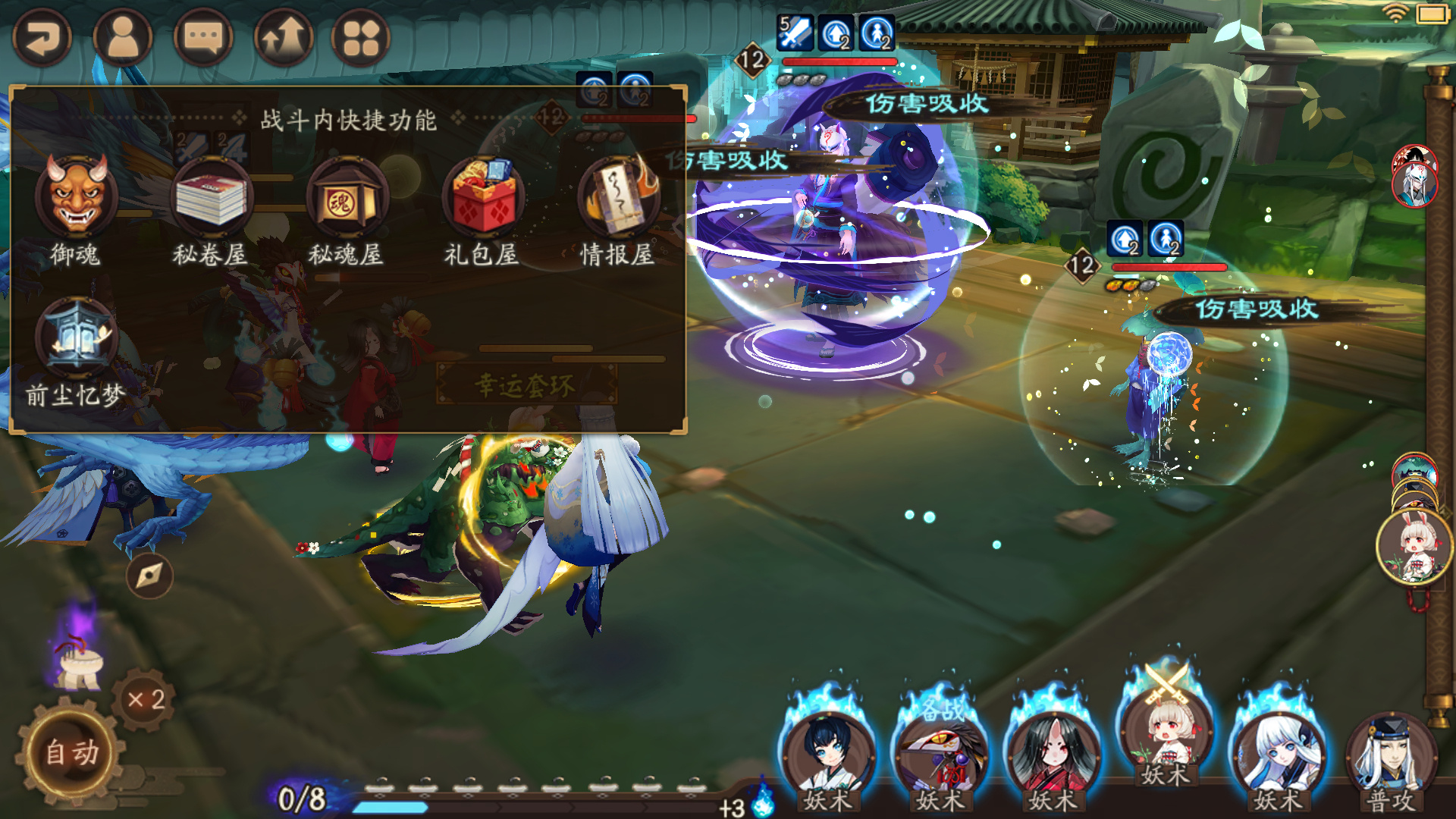Image resolution: width=1456 pixels, height=819 pixels.
Task: Click the share upload-arrow icon
Action: pyautogui.click(x=284, y=36)
